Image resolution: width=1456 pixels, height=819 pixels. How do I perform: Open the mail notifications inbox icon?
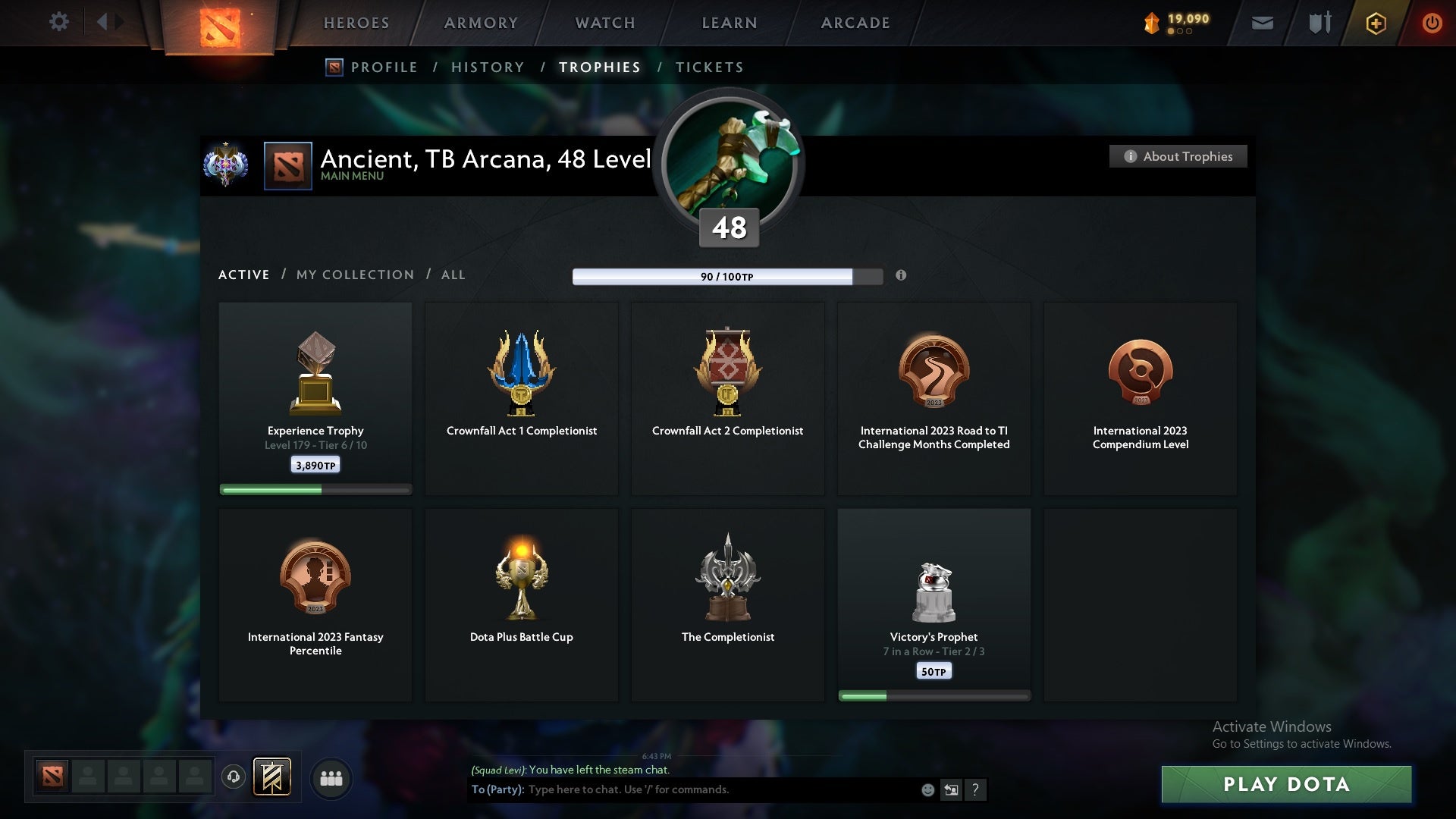(1263, 23)
